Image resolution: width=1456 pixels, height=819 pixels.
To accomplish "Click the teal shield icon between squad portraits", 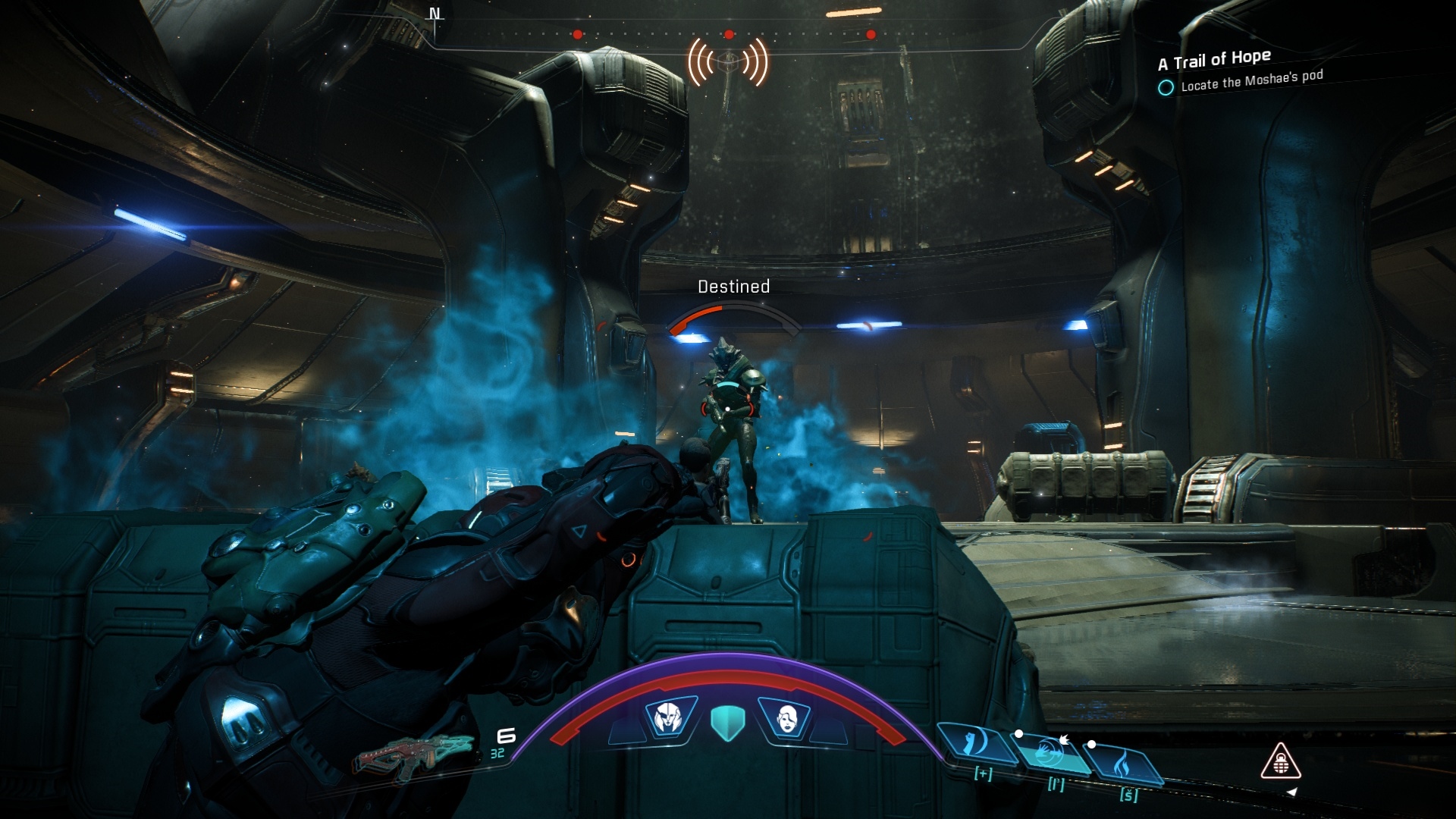I will click(x=728, y=722).
